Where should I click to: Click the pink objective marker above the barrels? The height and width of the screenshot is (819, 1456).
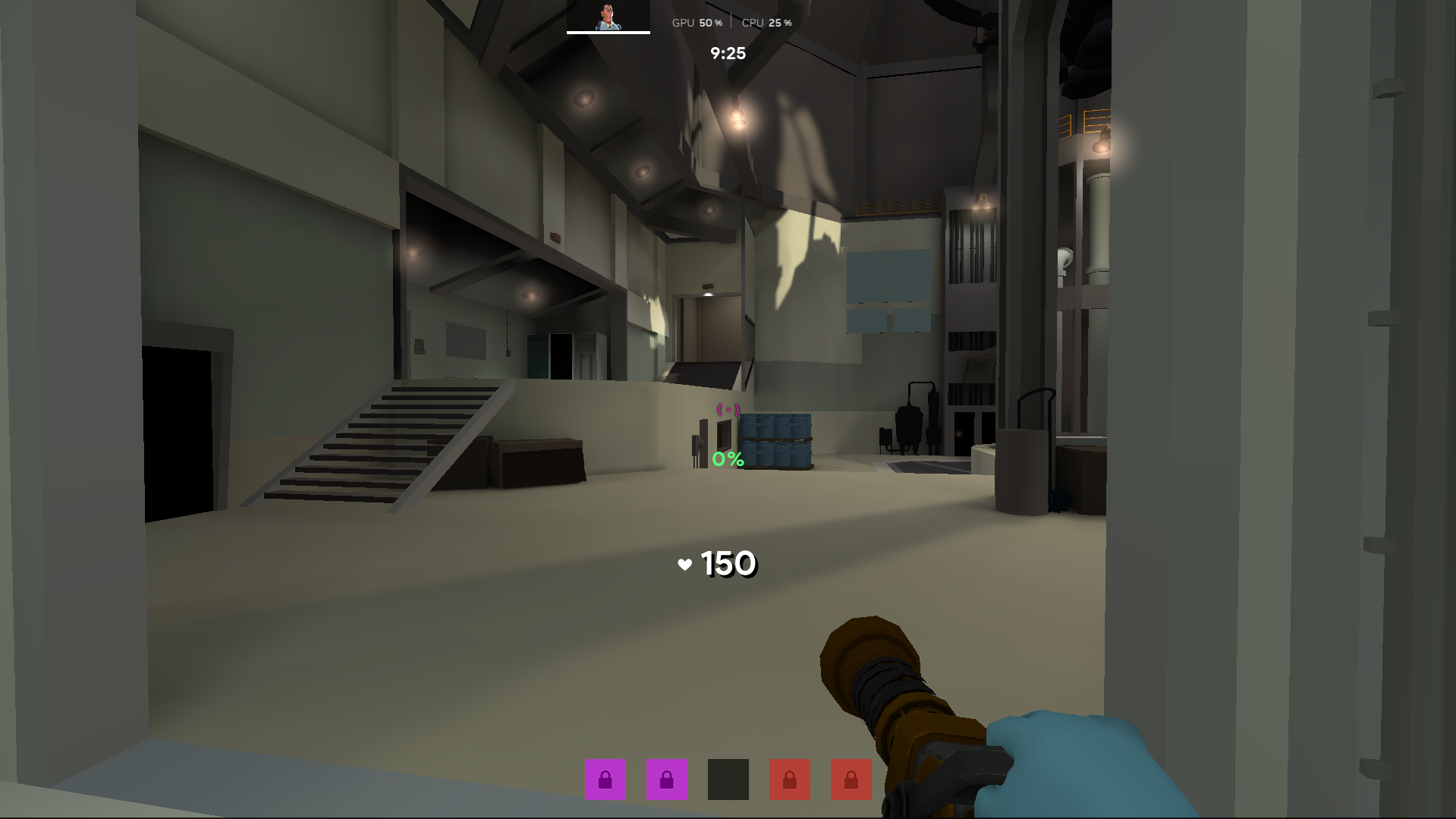pyautogui.click(x=727, y=409)
